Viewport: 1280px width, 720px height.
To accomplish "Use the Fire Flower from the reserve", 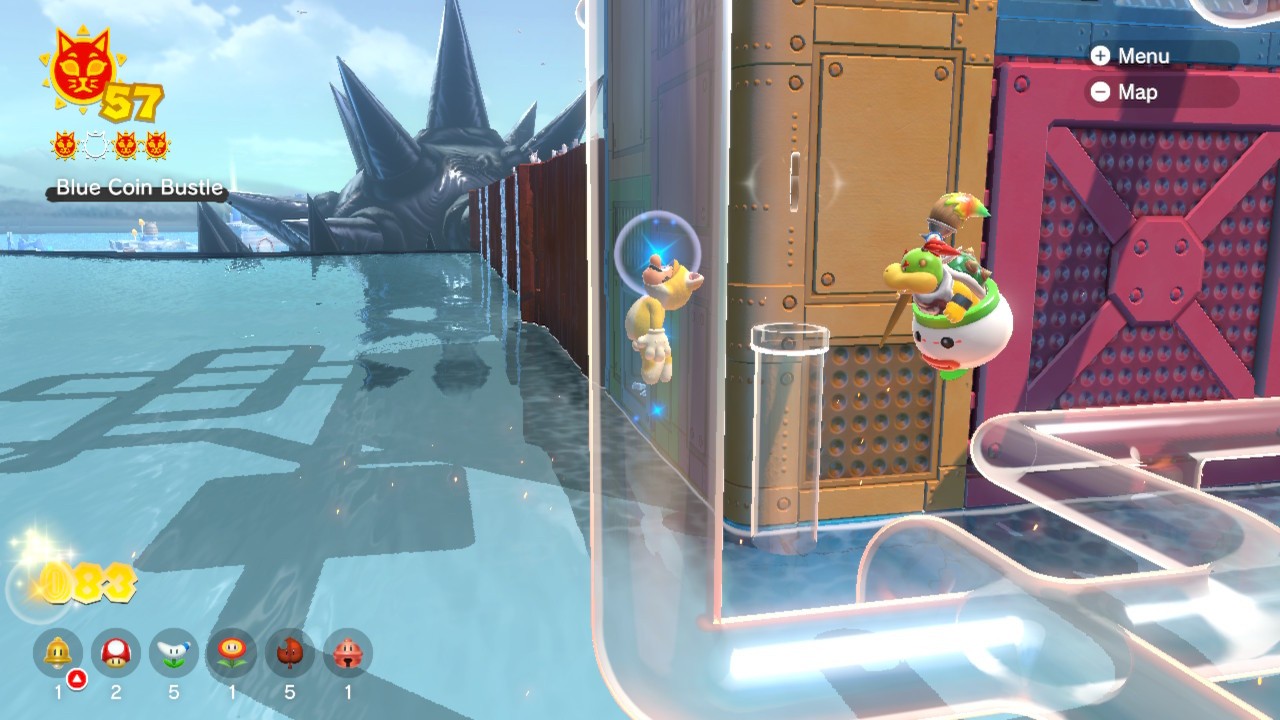I will point(232,653).
